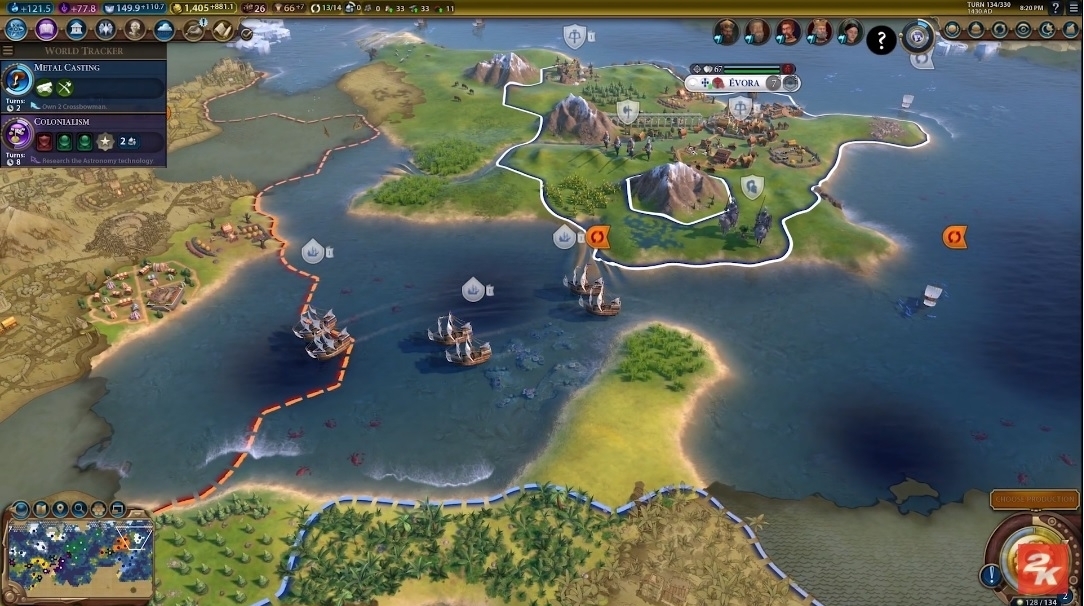Click the Choose Production button

point(1034,499)
